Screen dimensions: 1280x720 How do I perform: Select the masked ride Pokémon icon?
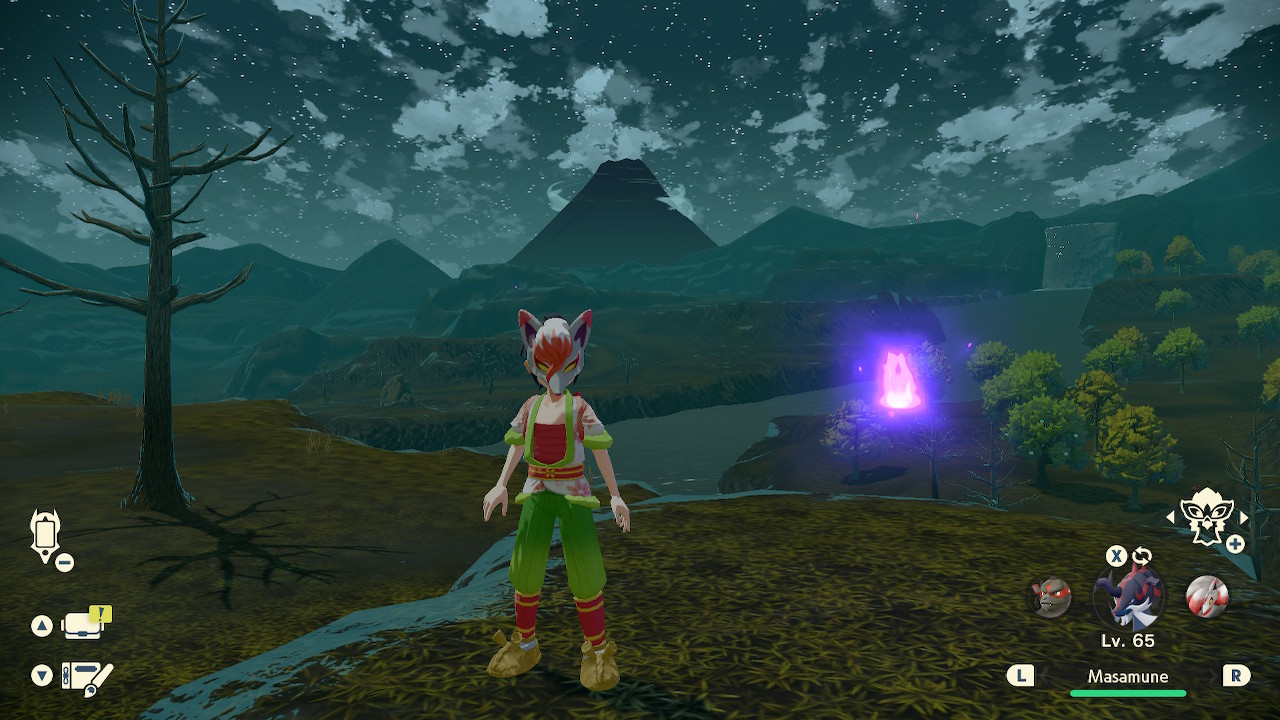(1206, 515)
